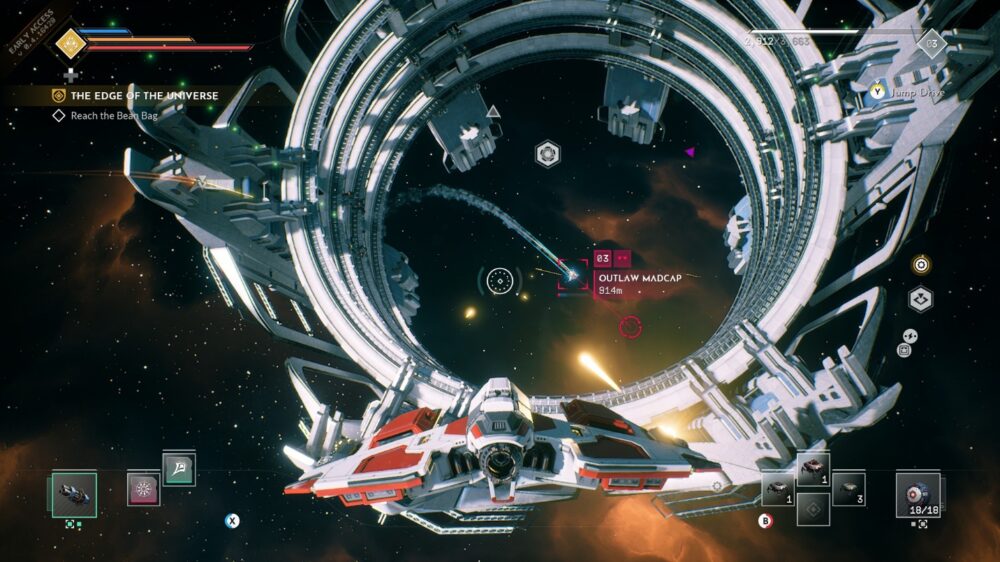The width and height of the screenshot is (1000, 562).
Task: Select the empty diamond consumable slot
Action: [813, 508]
